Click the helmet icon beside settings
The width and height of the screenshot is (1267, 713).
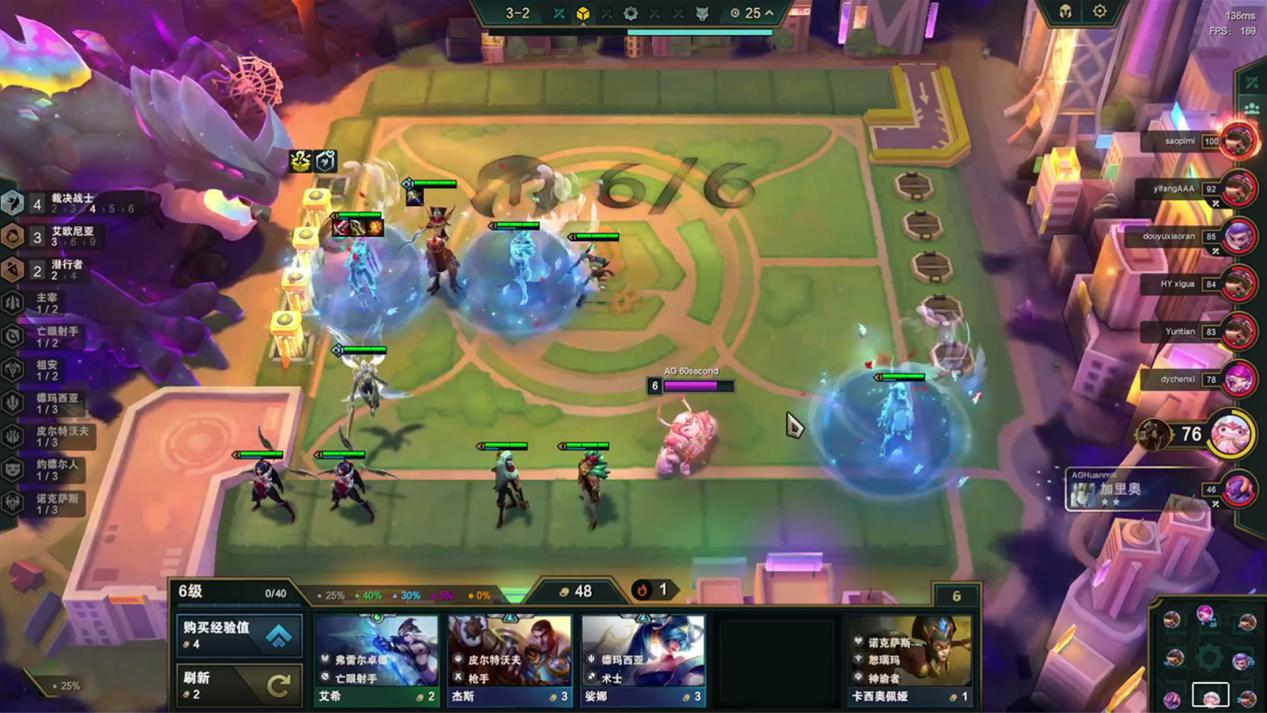click(1065, 12)
